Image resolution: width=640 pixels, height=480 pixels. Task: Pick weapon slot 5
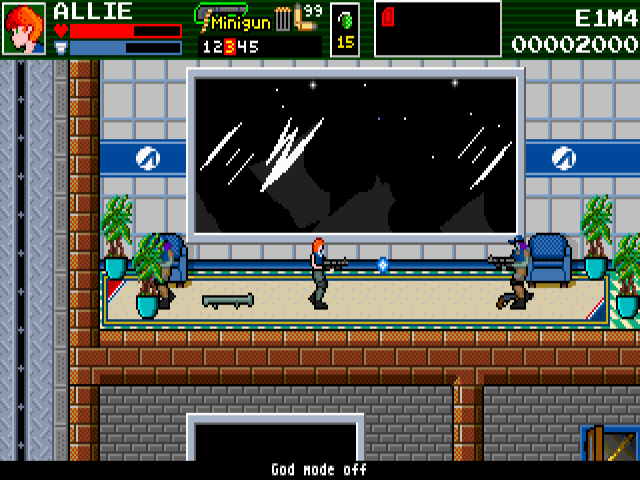[x=253, y=46]
